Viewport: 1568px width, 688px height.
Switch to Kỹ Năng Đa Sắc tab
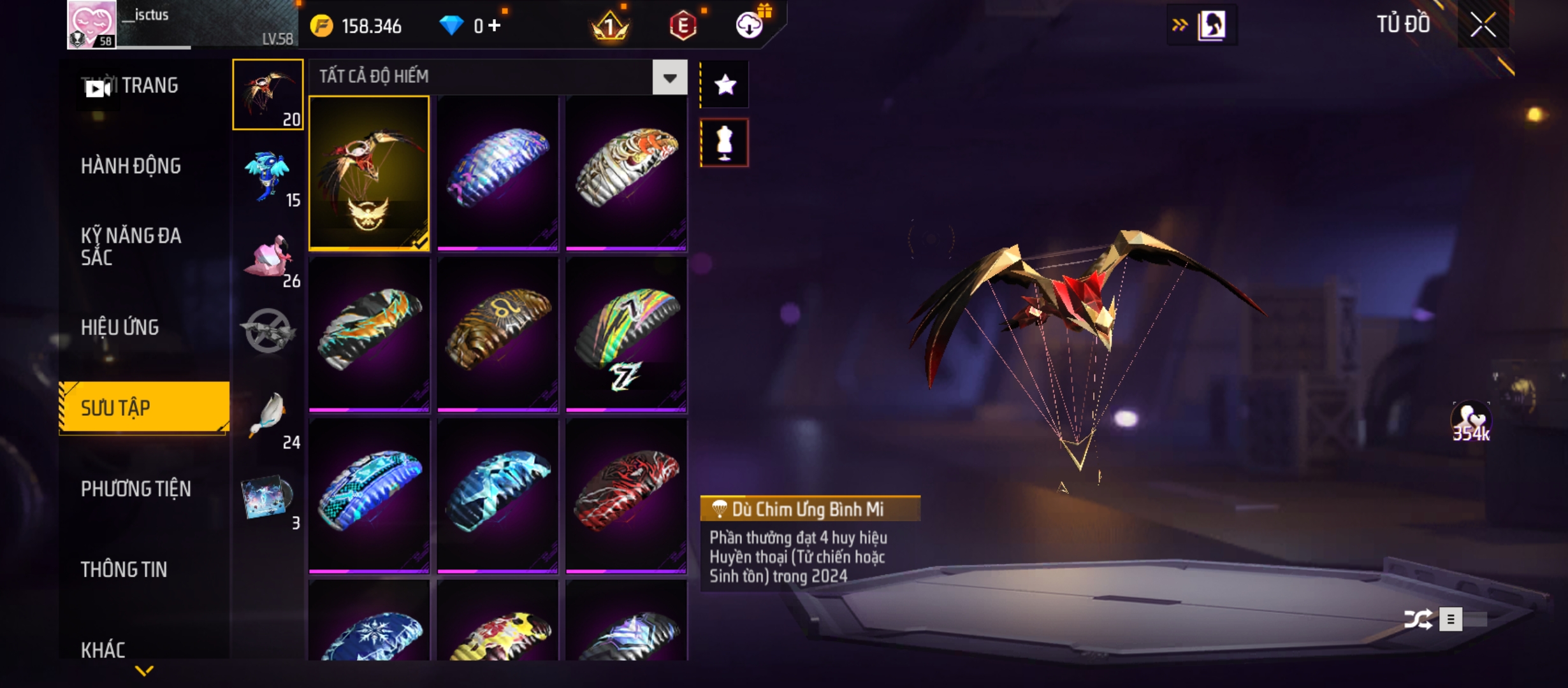(131, 247)
